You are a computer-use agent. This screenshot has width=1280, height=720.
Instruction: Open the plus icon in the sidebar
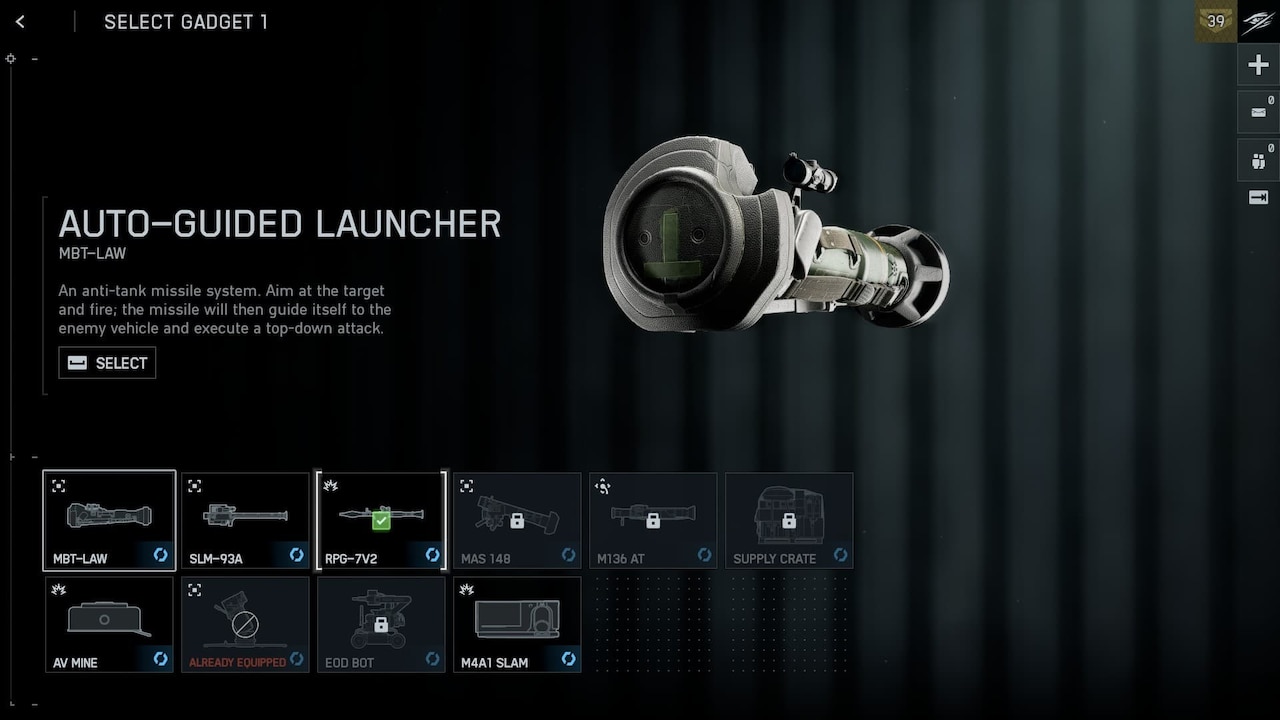click(1258, 66)
